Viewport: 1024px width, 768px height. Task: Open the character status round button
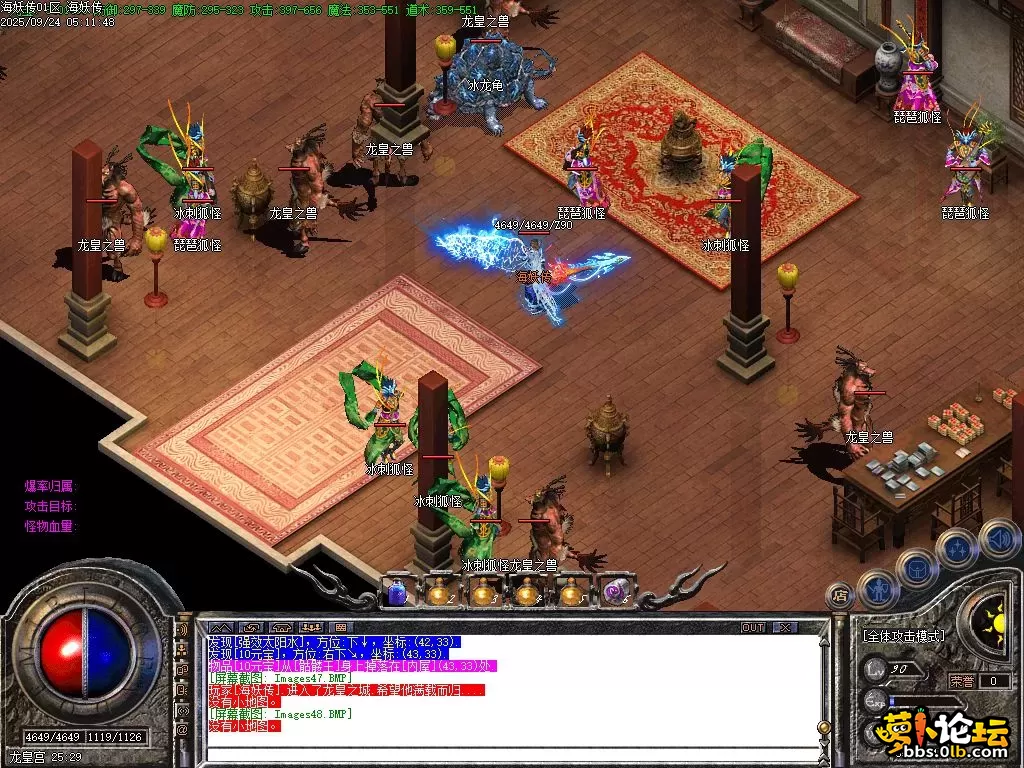point(877,588)
